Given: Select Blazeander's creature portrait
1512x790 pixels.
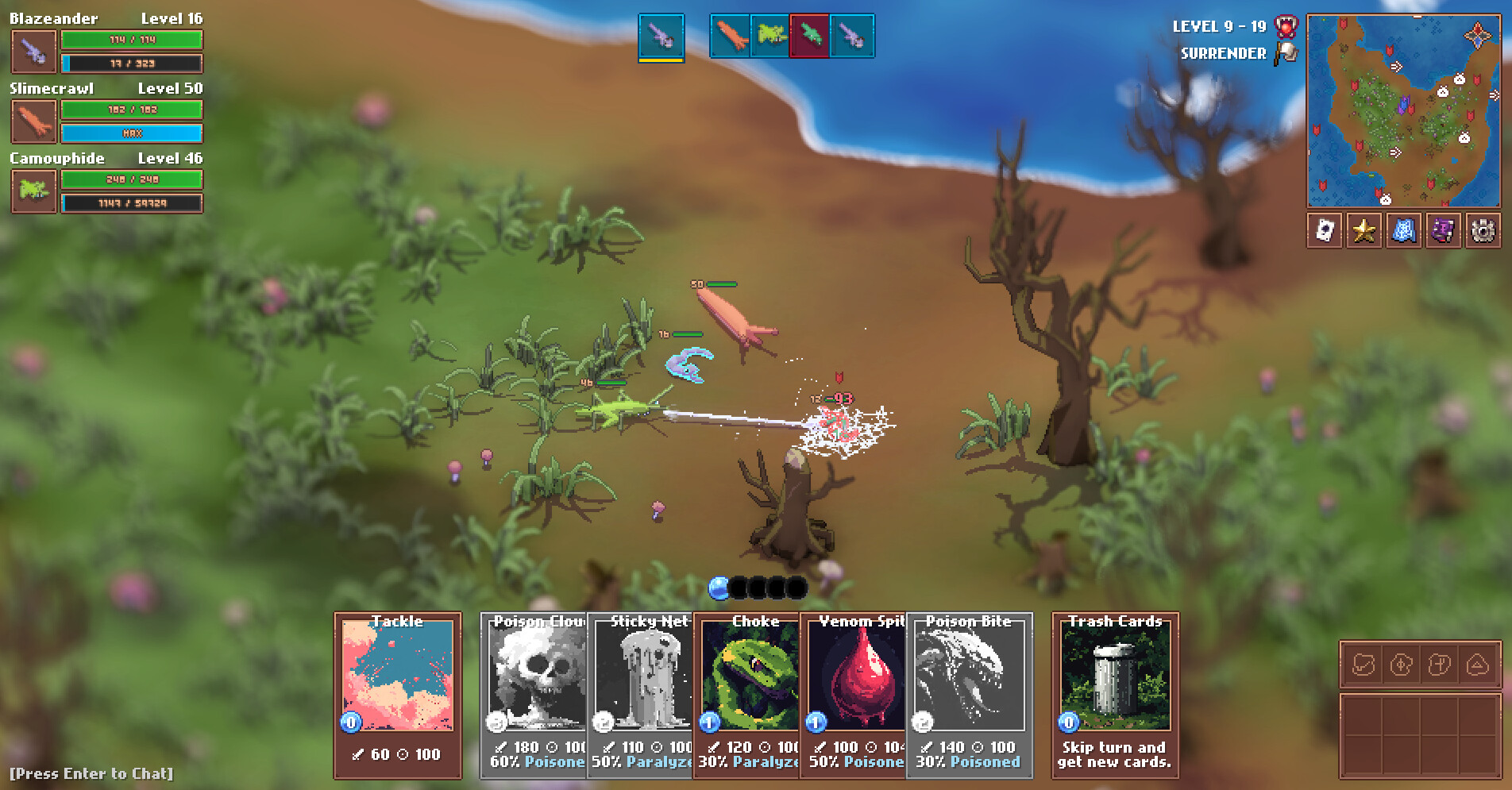Looking at the screenshot, I should point(33,52).
